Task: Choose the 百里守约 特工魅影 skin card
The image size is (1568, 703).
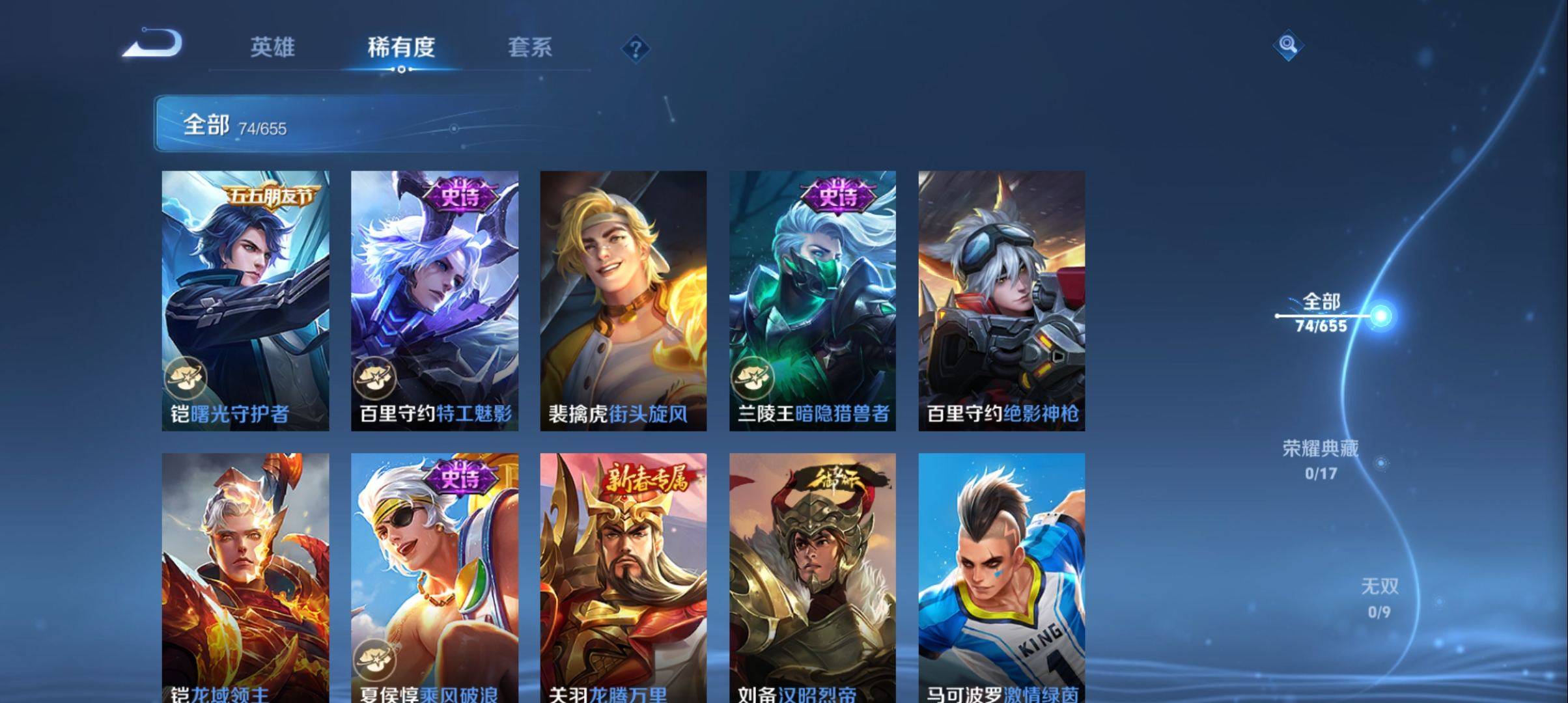Action: click(x=434, y=300)
